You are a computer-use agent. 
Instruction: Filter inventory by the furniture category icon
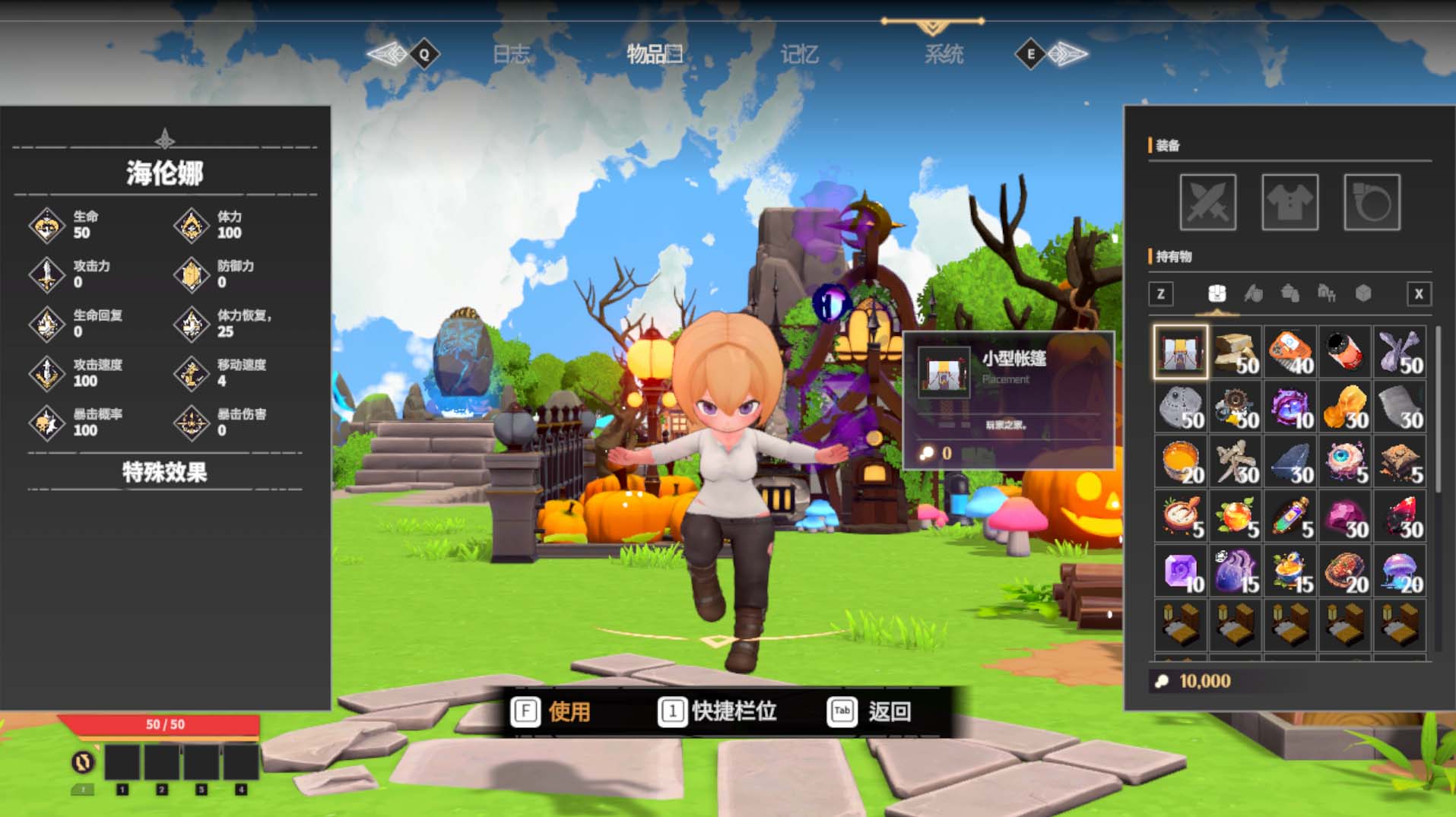pos(1326,293)
